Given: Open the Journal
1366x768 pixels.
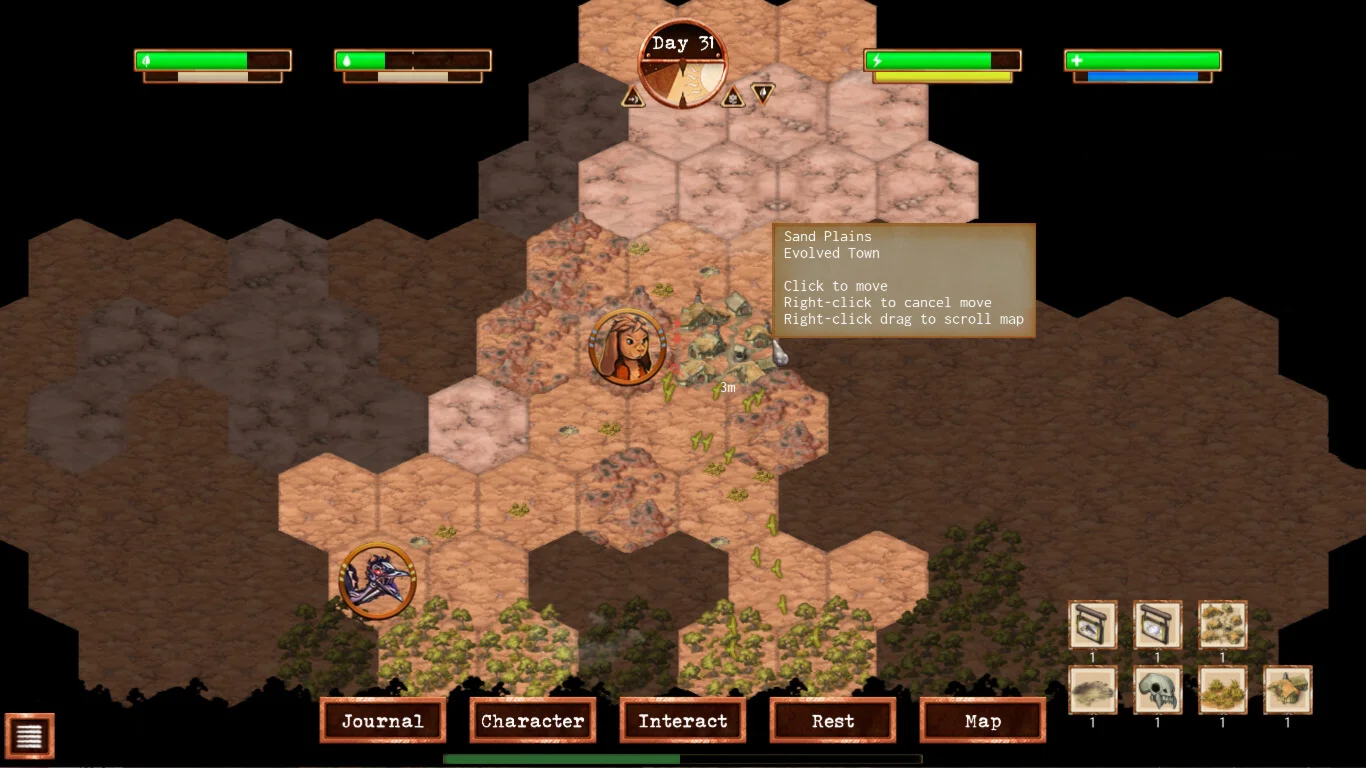Looking at the screenshot, I should [383, 720].
